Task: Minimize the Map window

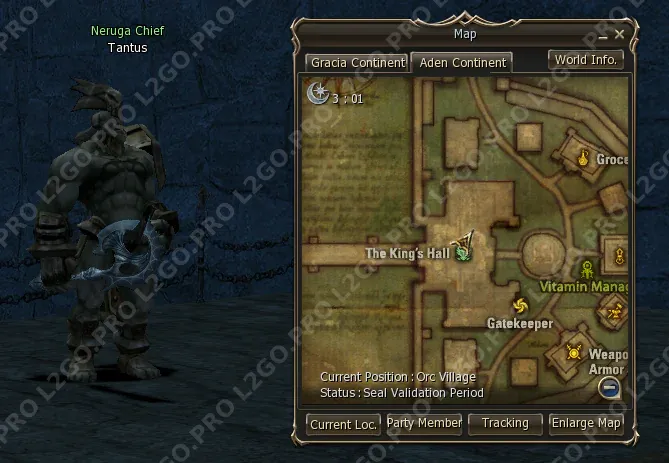Action: [602, 35]
